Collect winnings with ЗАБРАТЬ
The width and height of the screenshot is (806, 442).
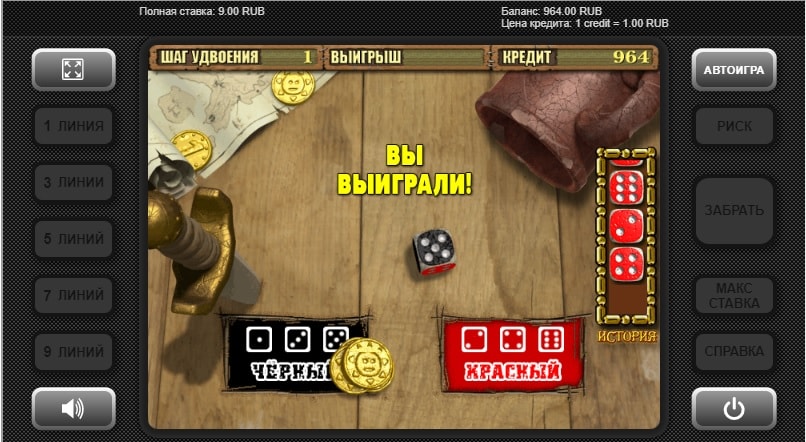734,211
